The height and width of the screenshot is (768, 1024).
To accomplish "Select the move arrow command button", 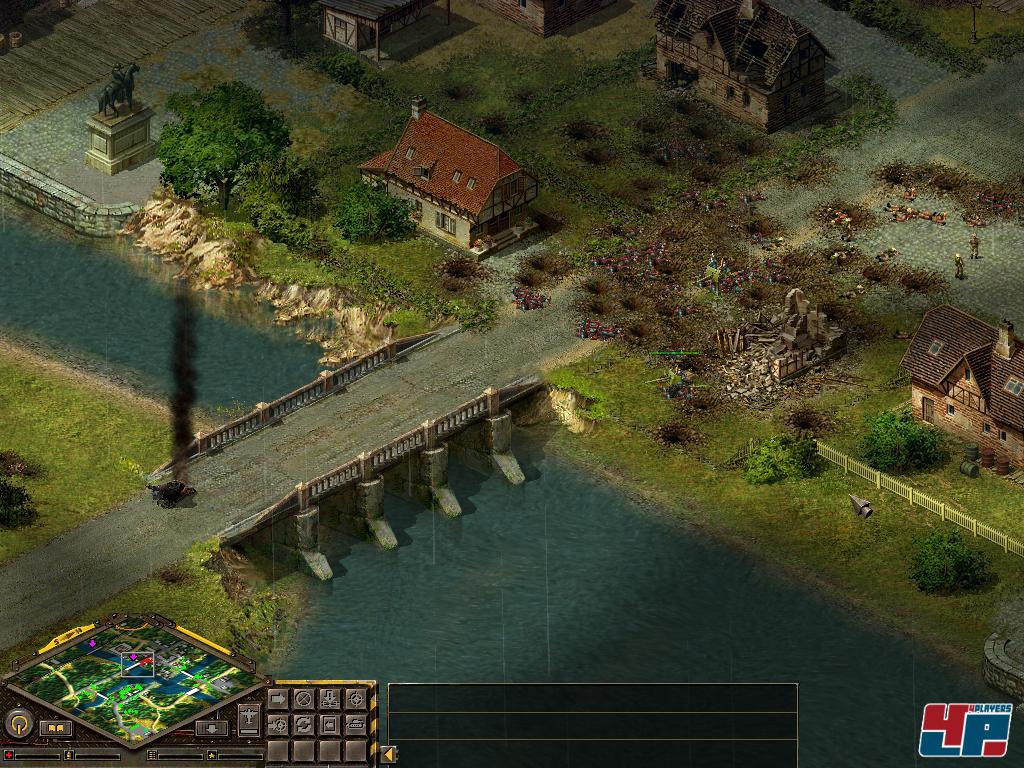I will [x=277, y=698].
